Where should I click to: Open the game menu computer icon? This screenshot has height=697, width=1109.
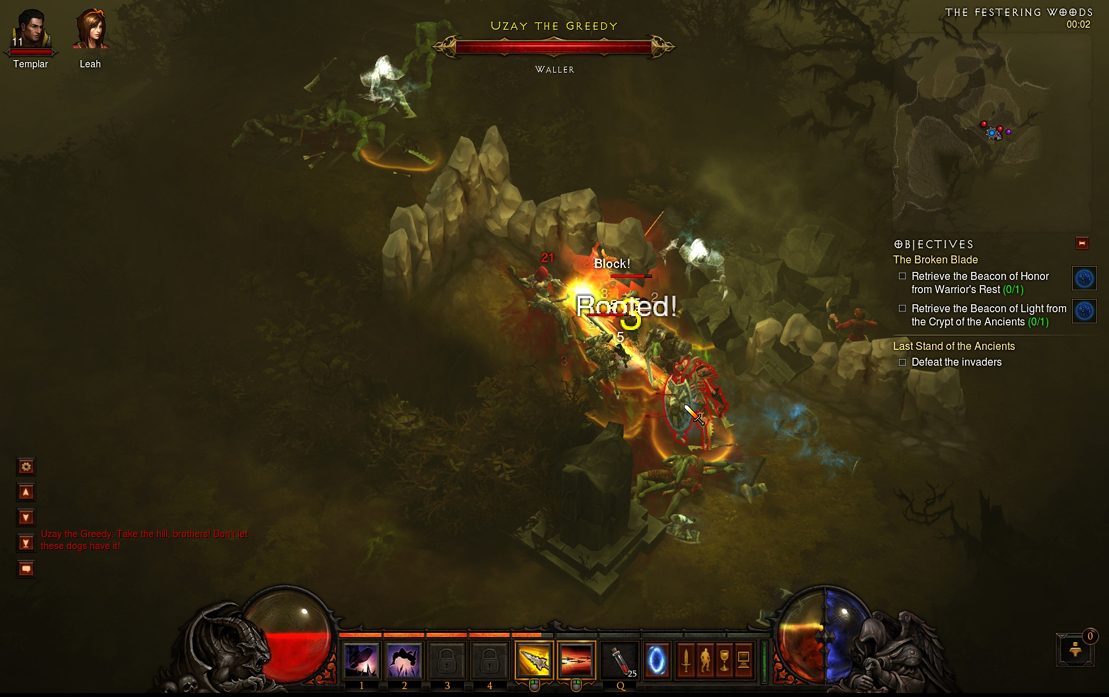coord(743,660)
